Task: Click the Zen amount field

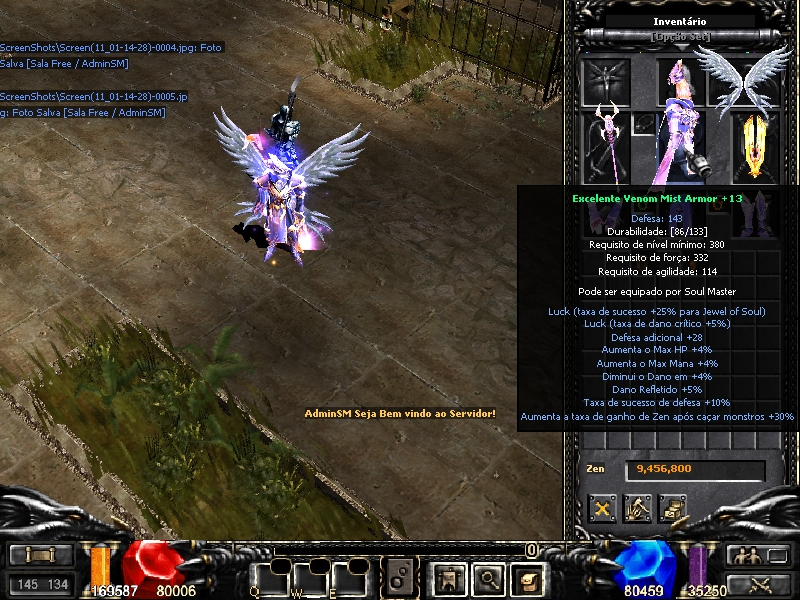Action: click(x=695, y=469)
